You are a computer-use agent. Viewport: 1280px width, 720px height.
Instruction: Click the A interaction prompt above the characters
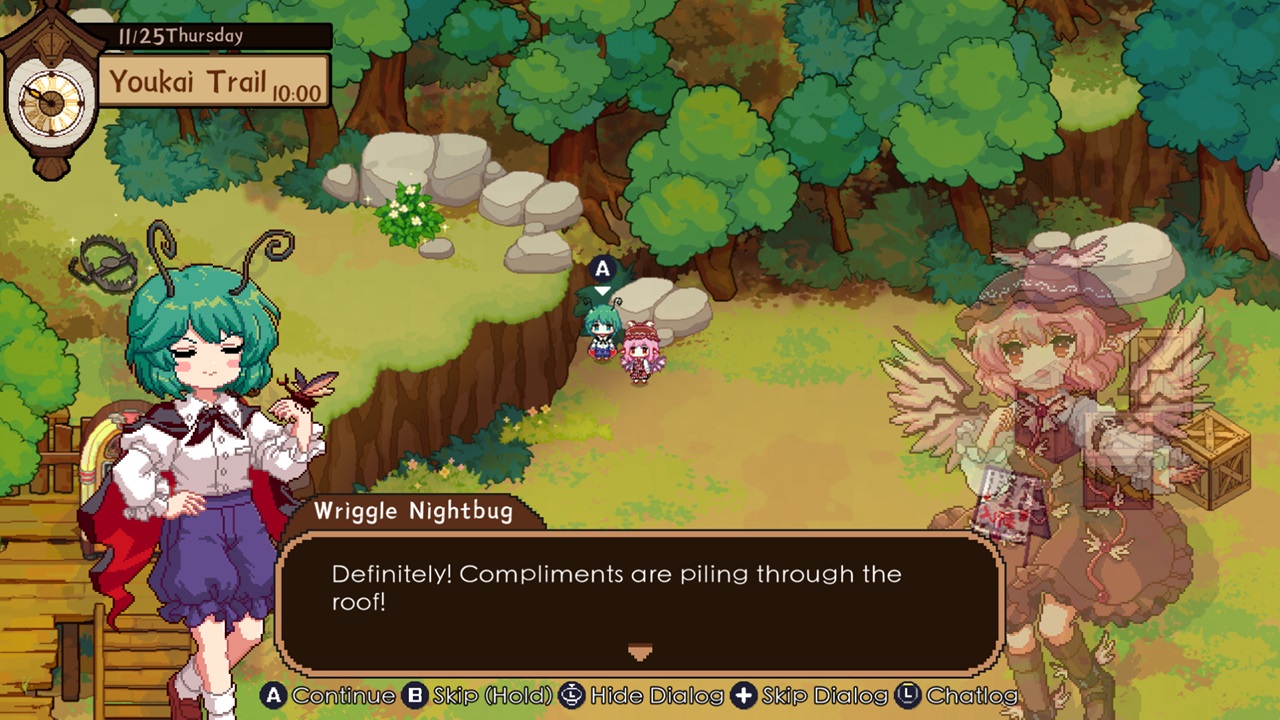(x=602, y=268)
